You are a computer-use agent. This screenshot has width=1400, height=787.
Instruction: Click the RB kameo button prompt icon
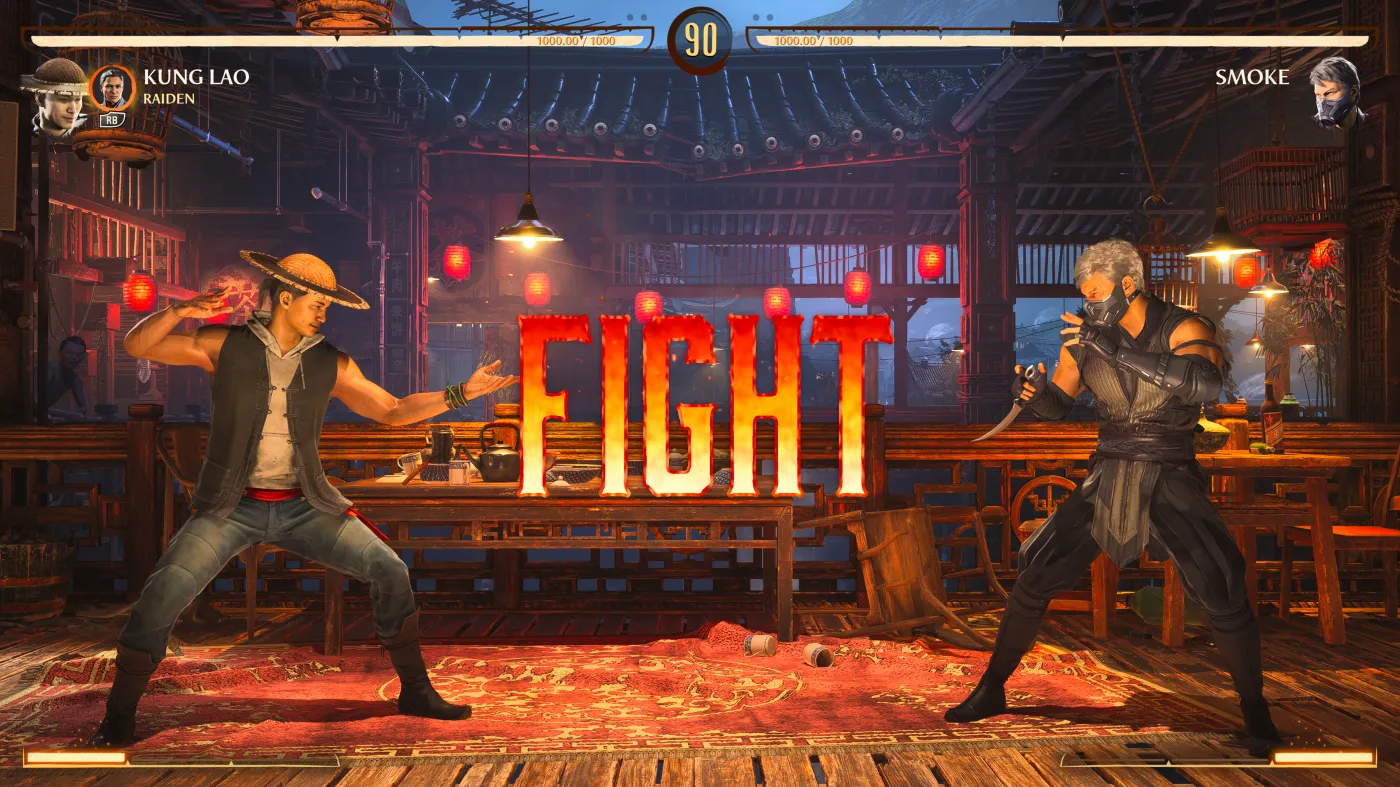click(110, 120)
